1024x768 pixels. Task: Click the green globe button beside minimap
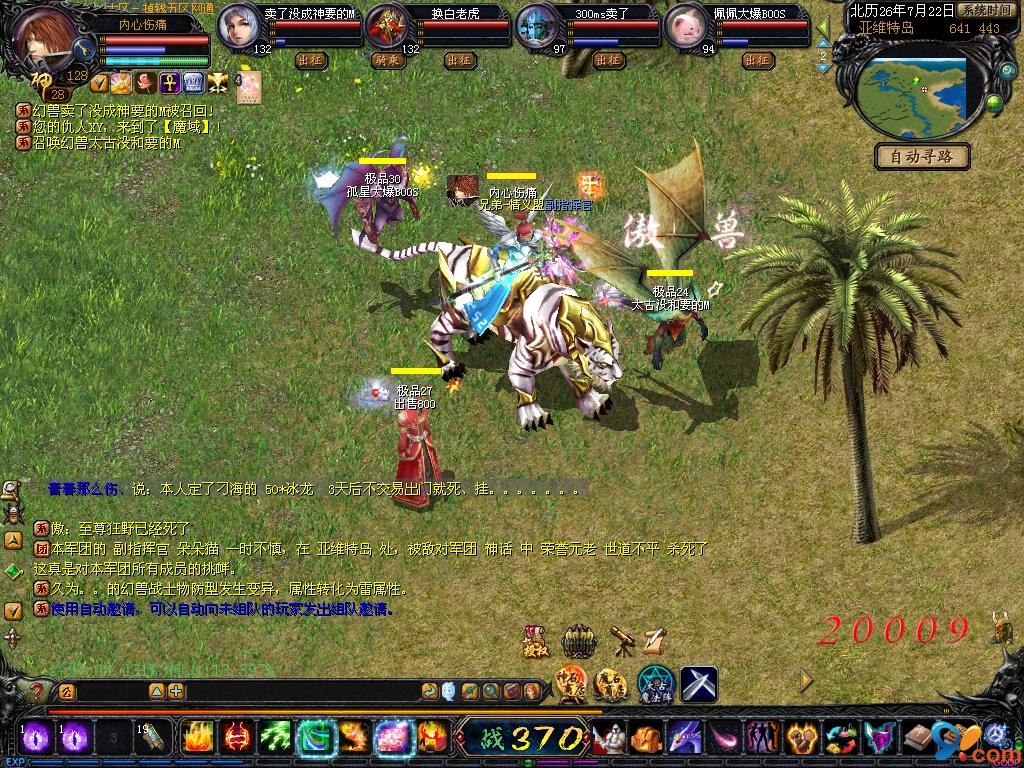tap(993, 103)
